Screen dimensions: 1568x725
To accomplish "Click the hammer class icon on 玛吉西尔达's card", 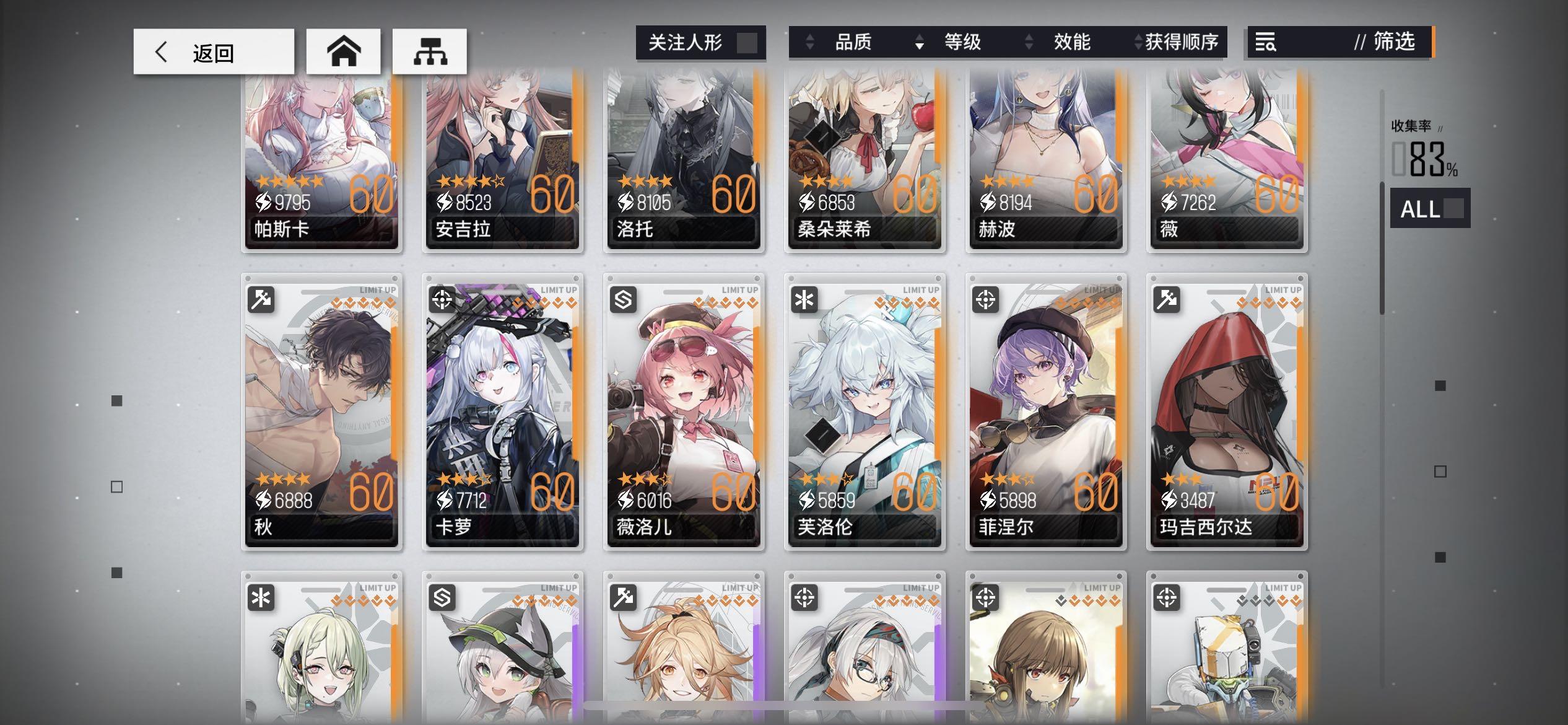I will pyautogui.click(x=1167, y=299).
